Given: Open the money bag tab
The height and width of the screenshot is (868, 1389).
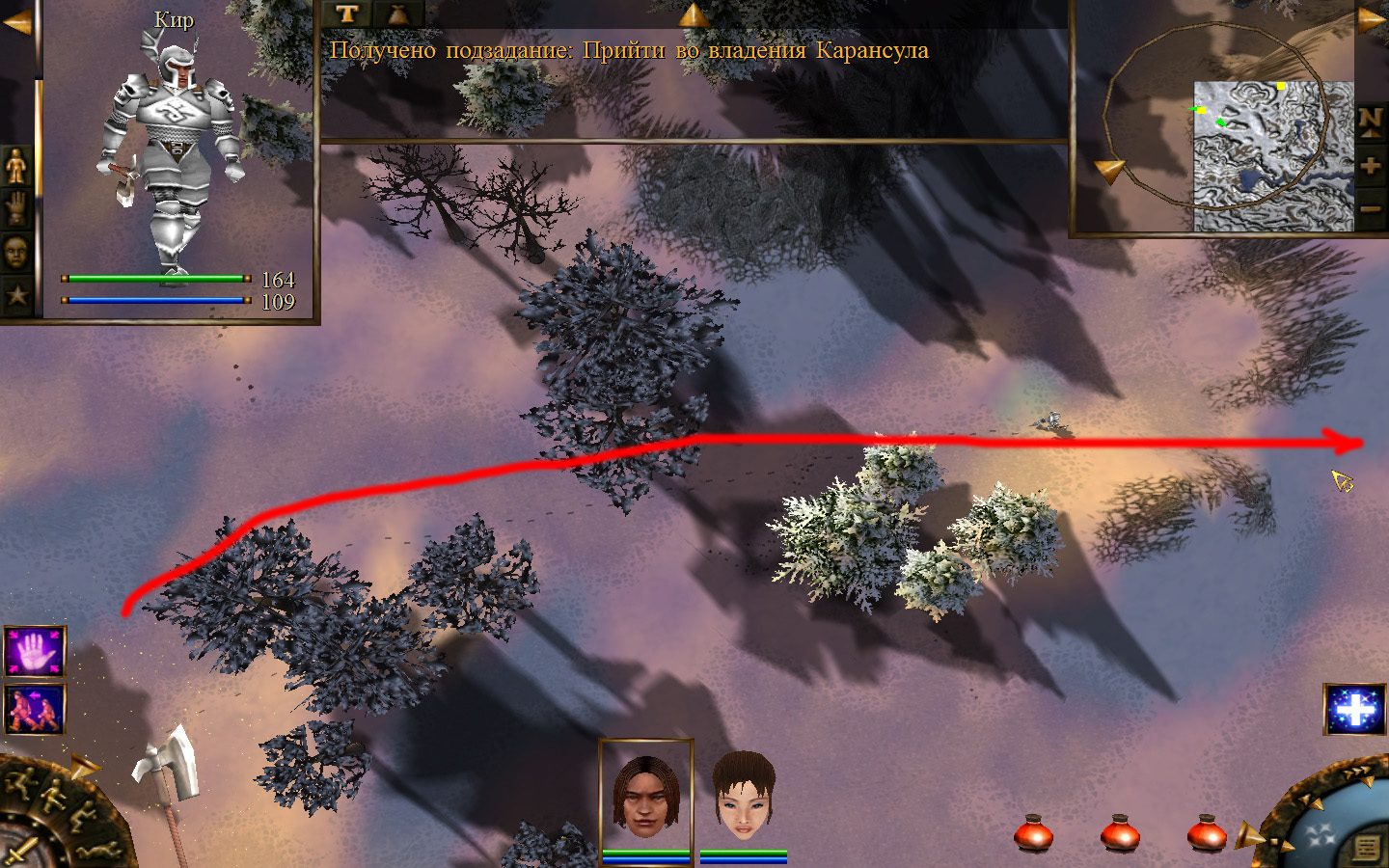Looking at the screenshot, I should point(397,14).
